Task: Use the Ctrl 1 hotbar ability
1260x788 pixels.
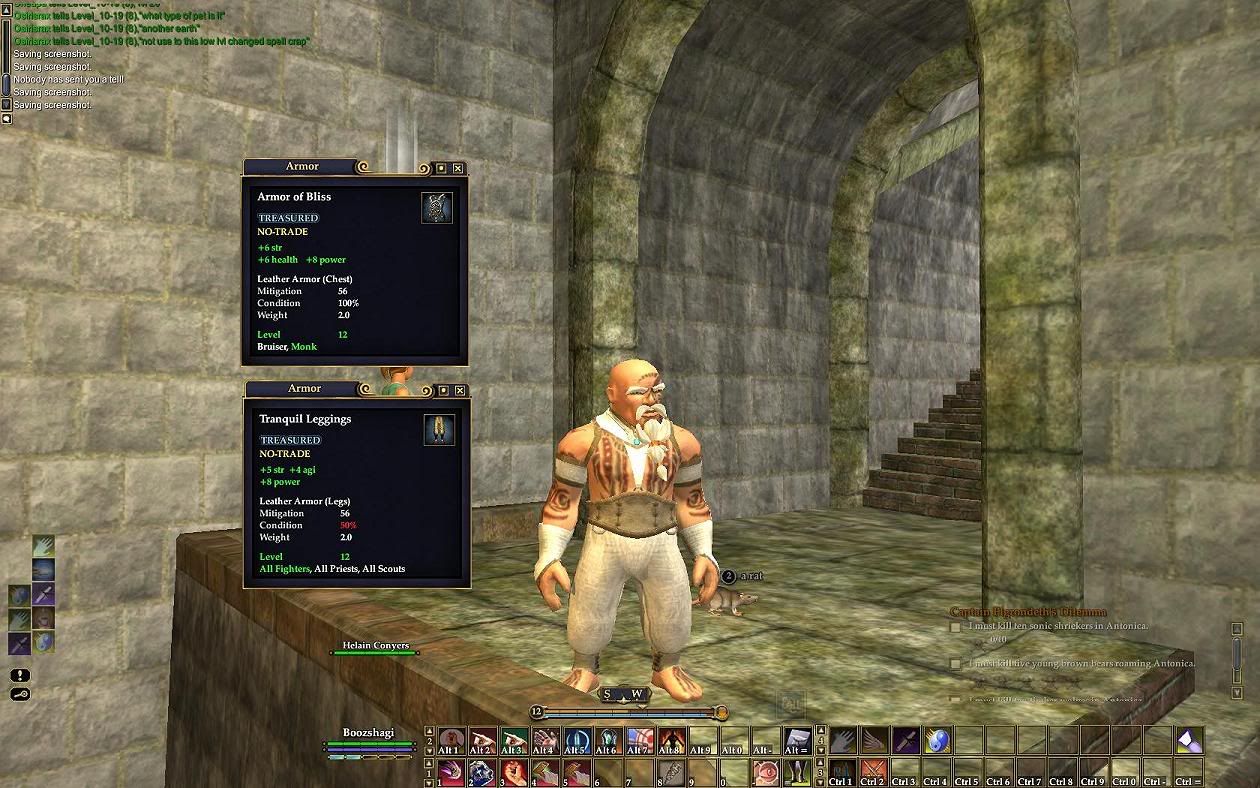Action: tap(842, 773)
